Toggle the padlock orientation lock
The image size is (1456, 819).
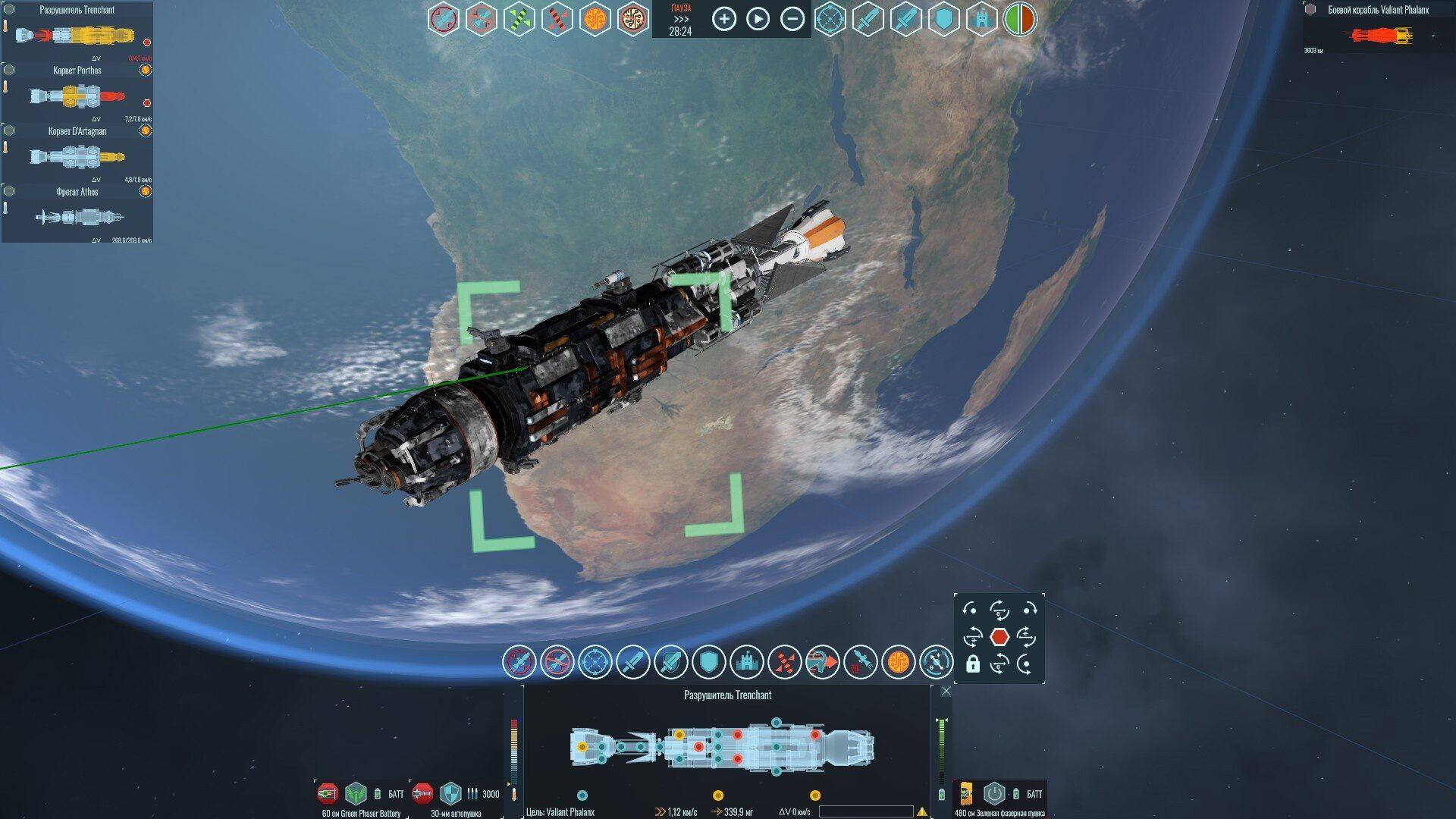point(972,664)
